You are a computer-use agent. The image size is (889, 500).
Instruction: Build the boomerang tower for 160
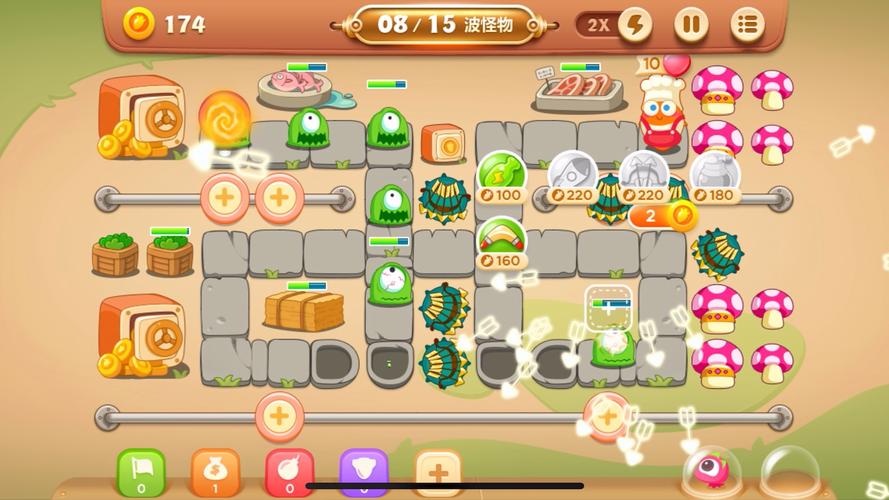(x=501, y=239)
